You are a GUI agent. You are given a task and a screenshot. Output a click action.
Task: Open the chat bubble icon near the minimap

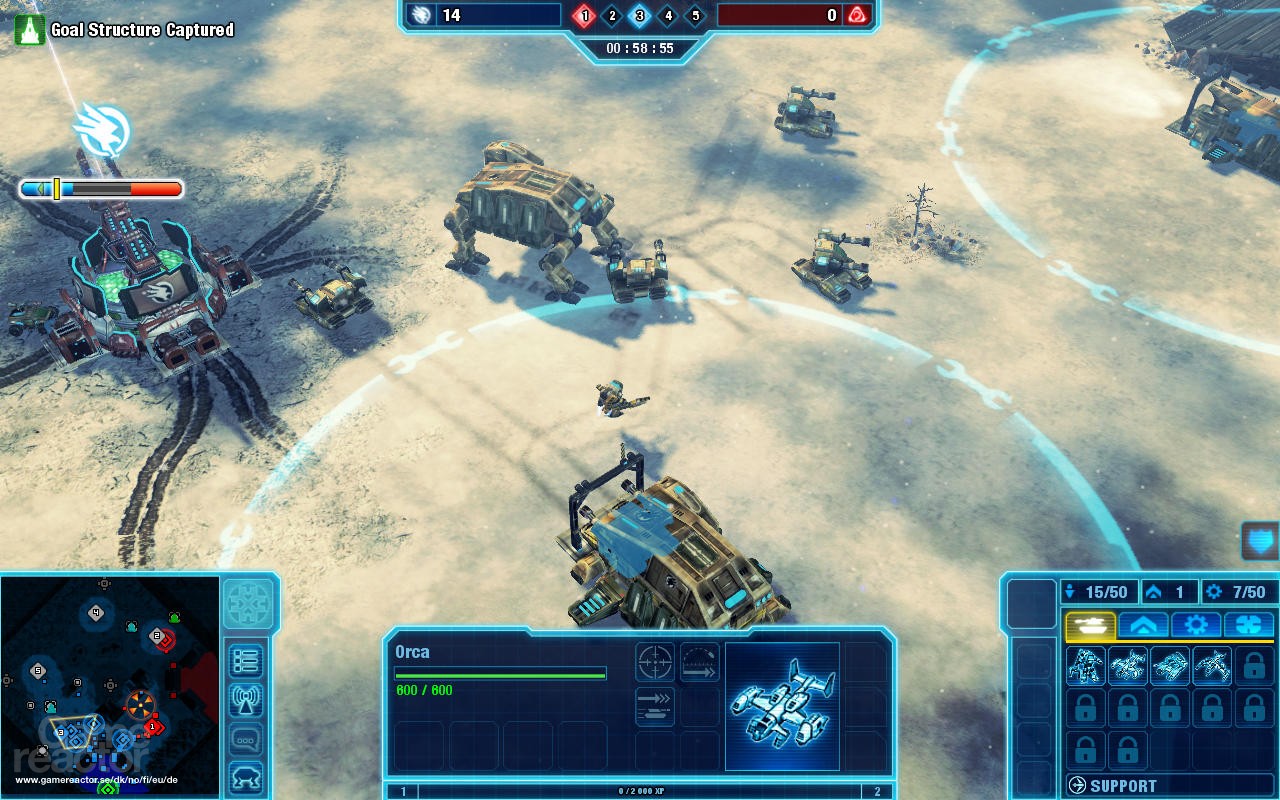click(x=247, y=739)
